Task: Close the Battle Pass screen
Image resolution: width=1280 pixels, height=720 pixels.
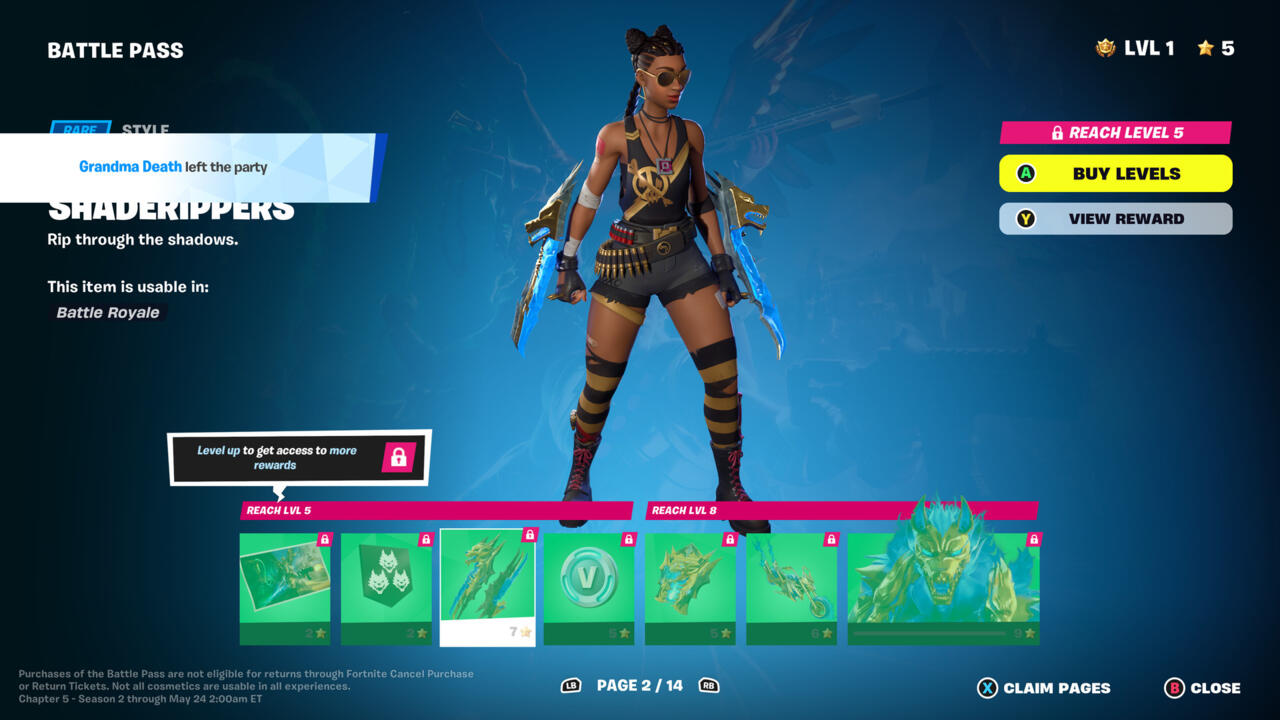Action: [1202, 688]
